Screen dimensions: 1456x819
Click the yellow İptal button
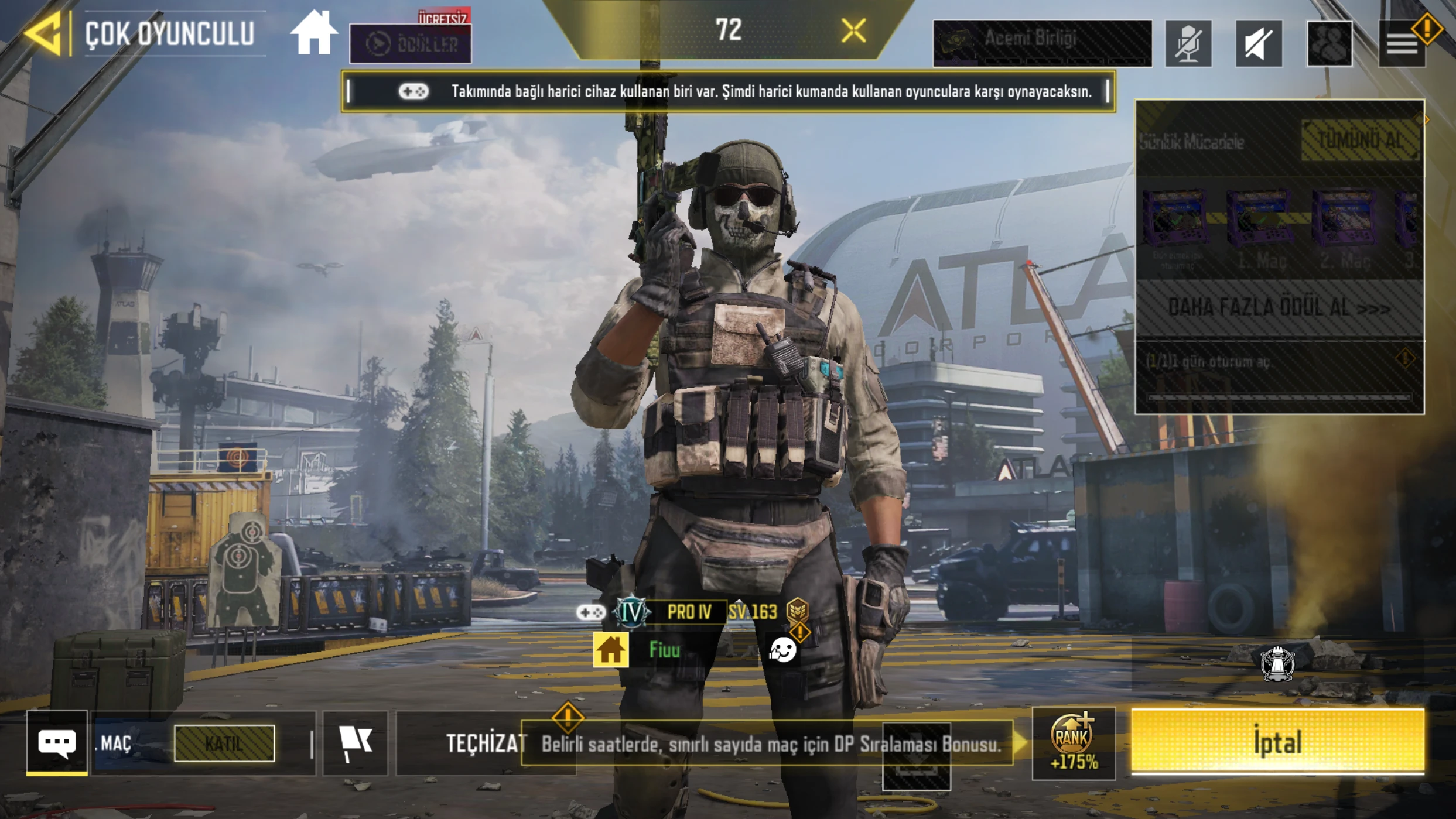(x=1277, y=741)
